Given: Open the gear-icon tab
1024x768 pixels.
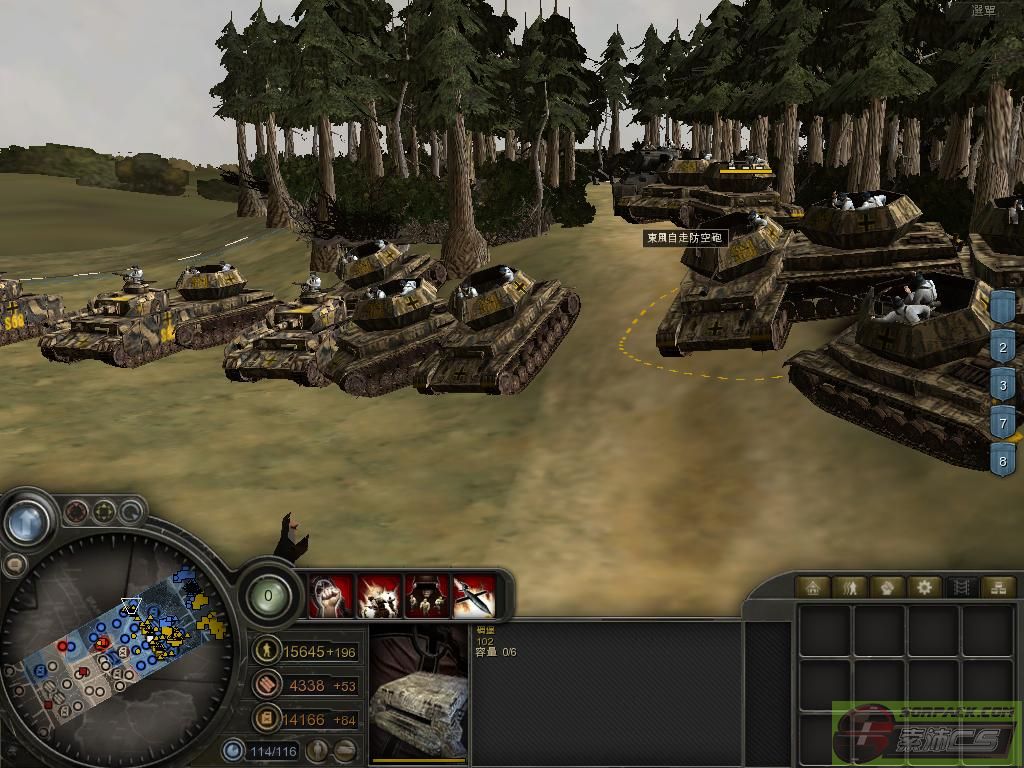Looking at the screenshot, I should 923,587.
